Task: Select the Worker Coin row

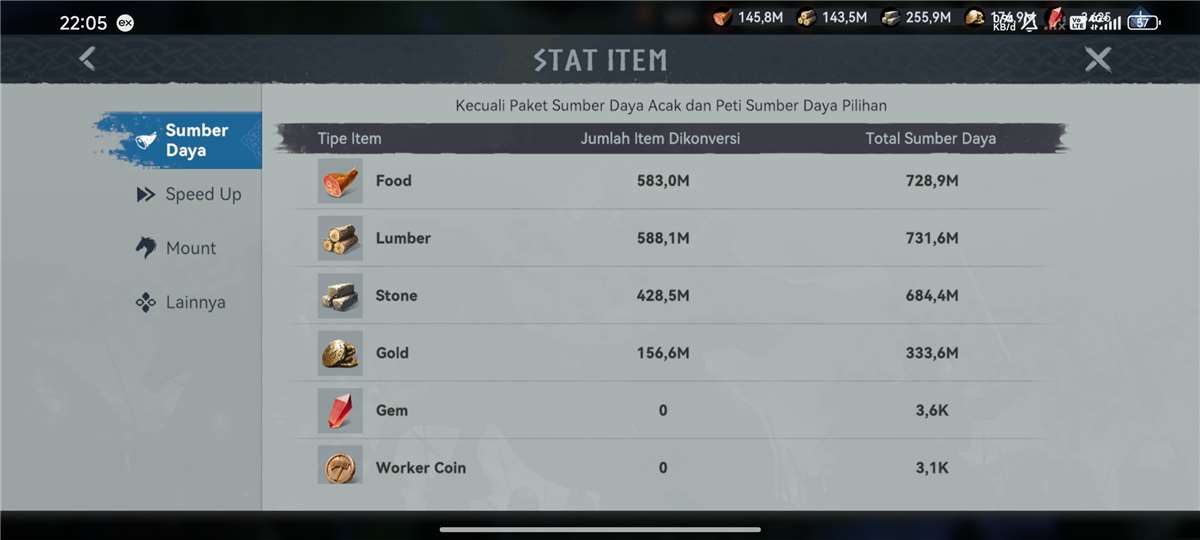Action: pos(670,467)
